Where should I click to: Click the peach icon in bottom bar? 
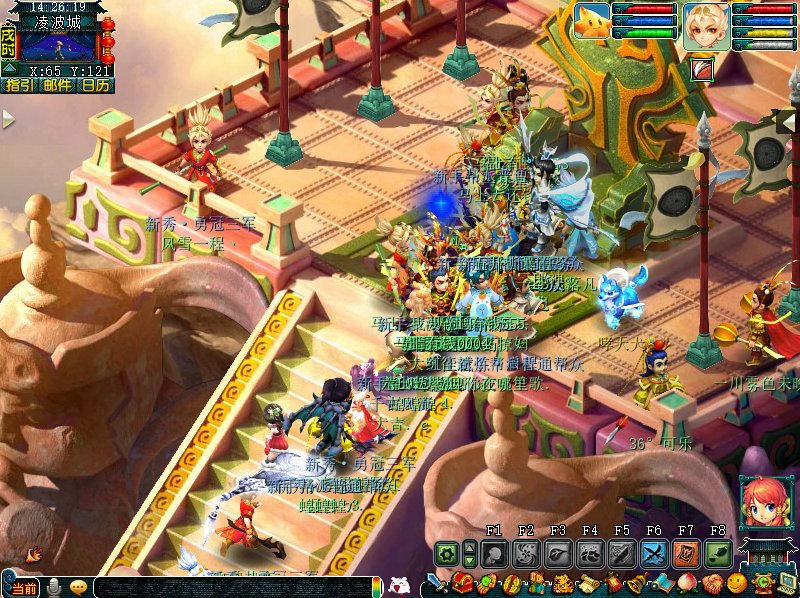687,584
